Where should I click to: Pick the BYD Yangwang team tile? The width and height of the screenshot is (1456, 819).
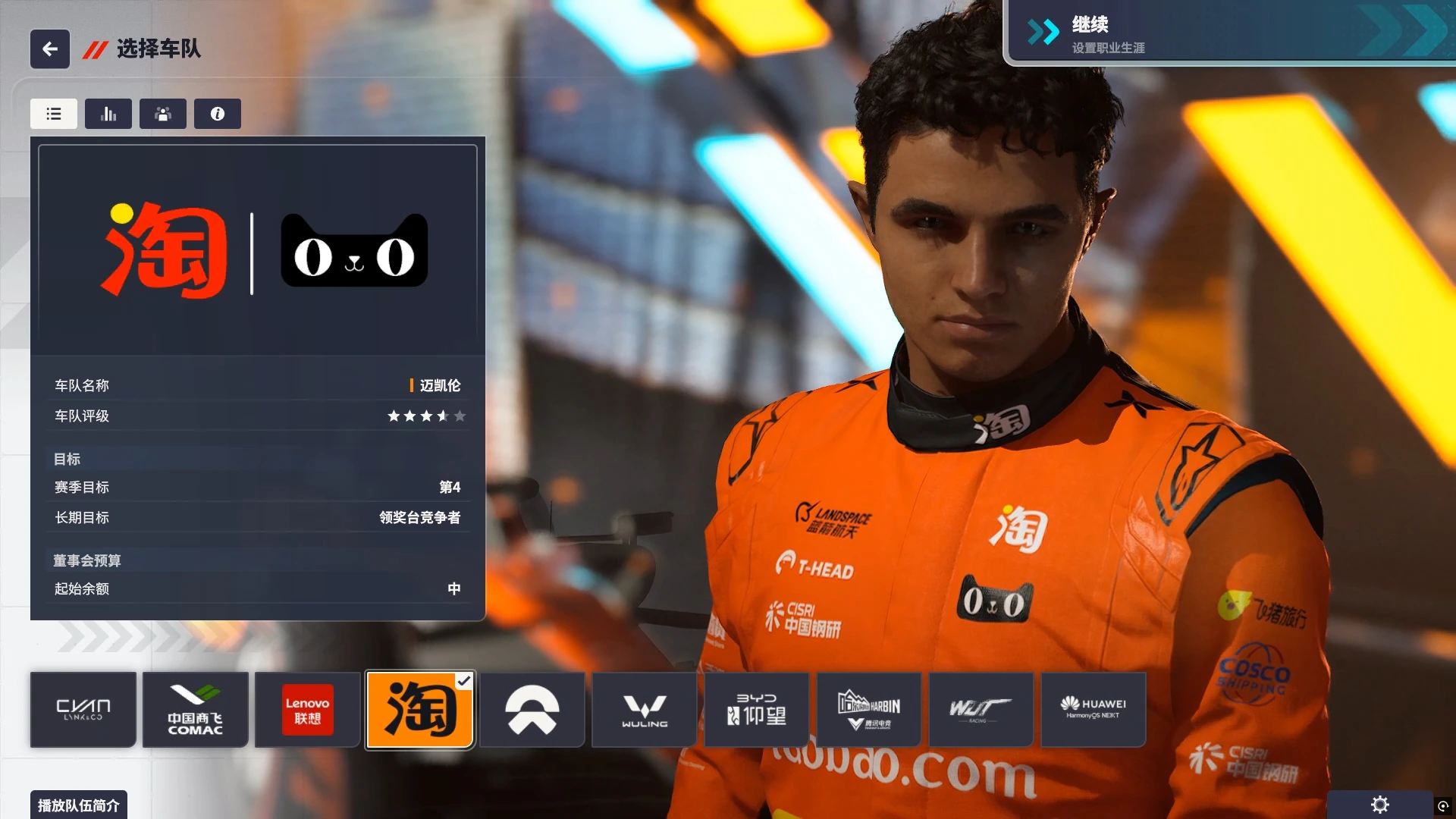click(757, 710)
